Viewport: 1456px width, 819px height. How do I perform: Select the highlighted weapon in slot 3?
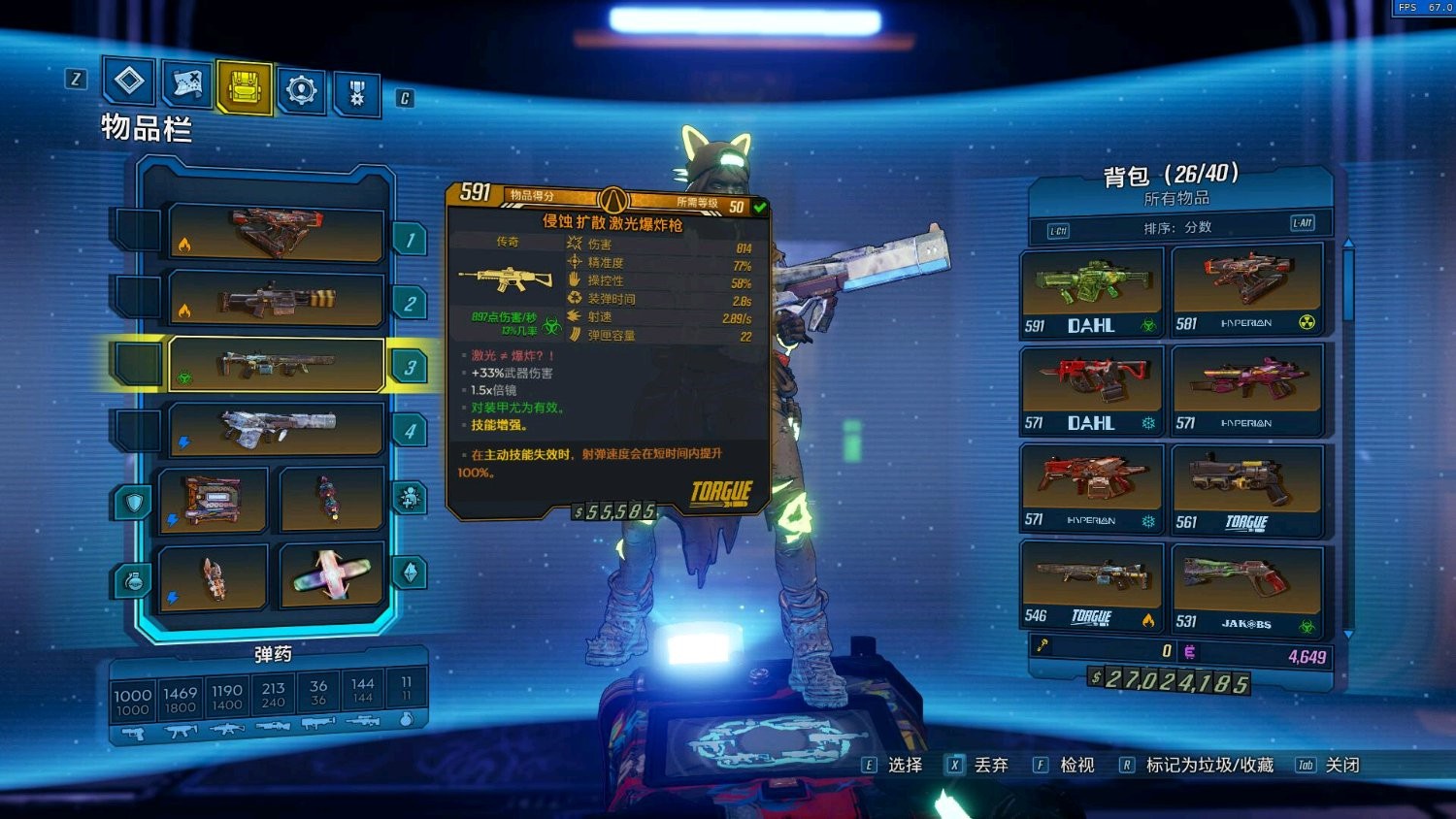277,365
